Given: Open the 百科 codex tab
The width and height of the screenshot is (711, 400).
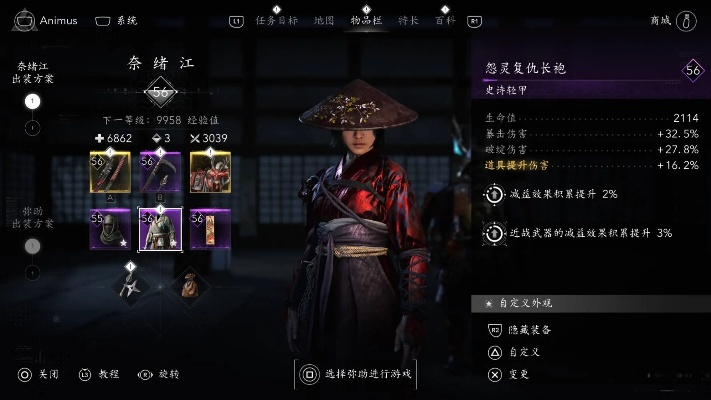Looking at the screenshot, I should tap(444, 20).
